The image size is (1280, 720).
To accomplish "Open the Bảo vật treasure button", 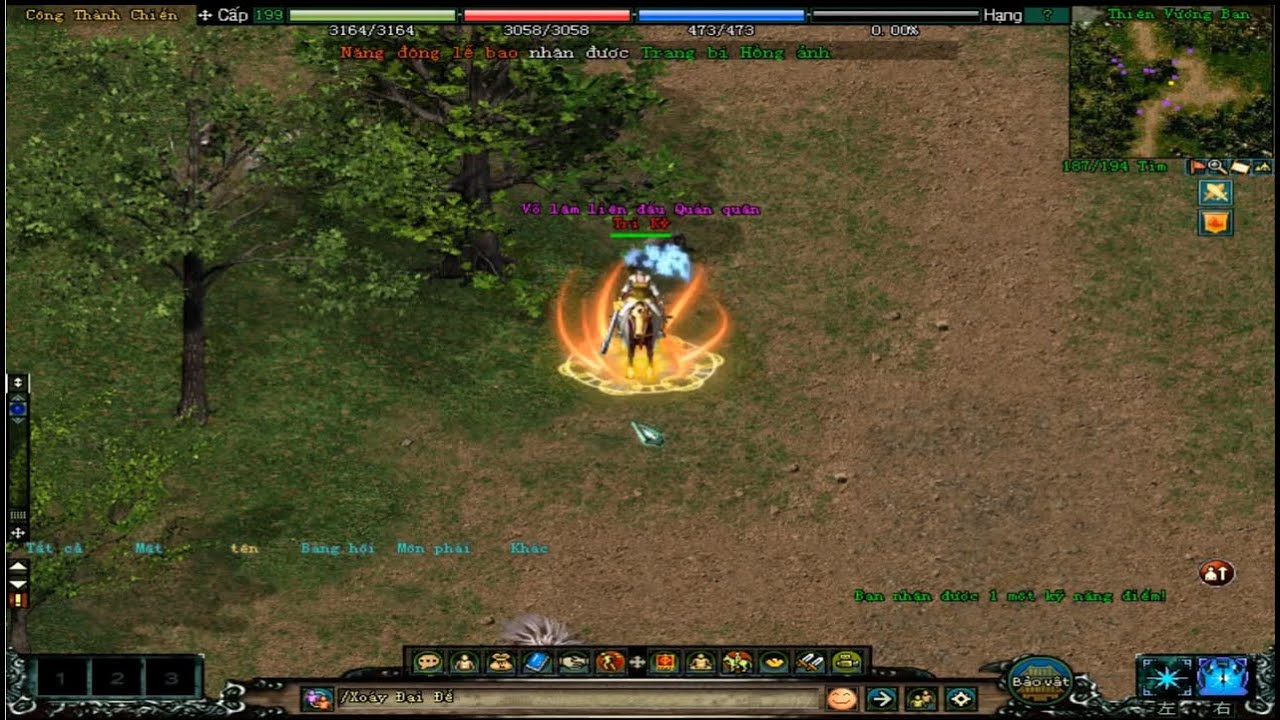I will (1040, 682).
